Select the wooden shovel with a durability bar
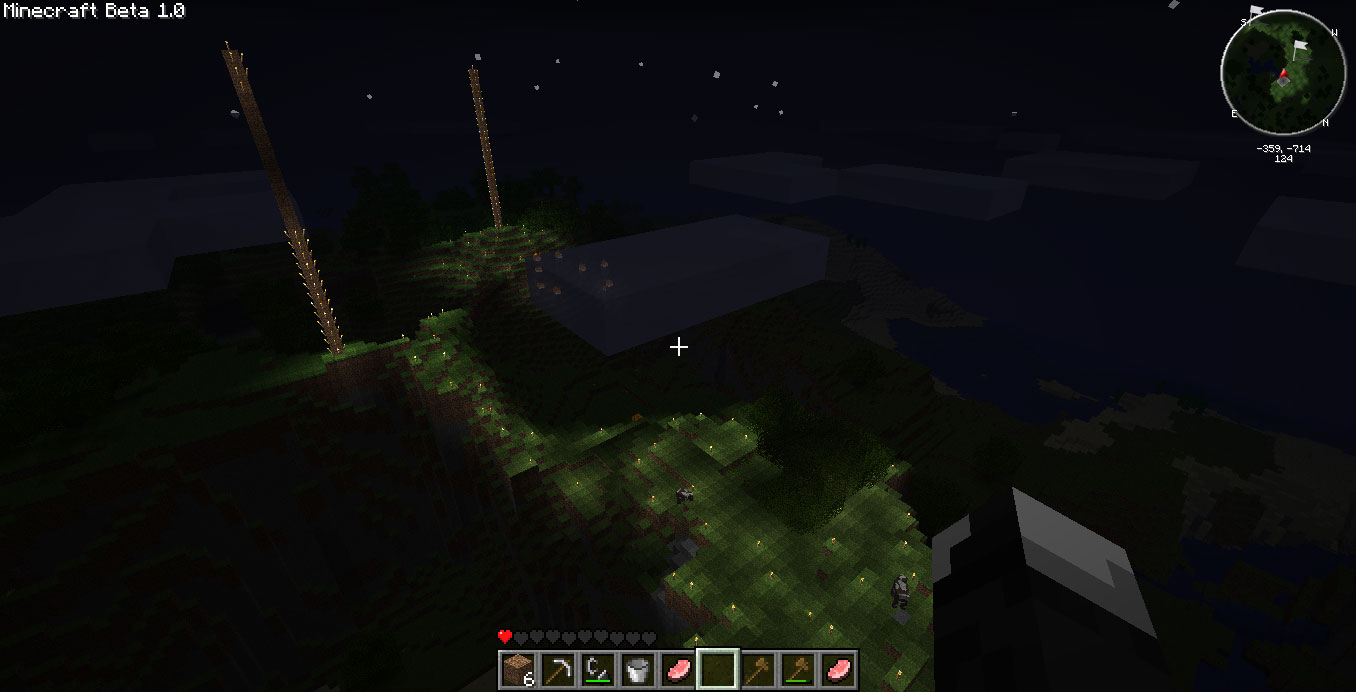Screen dimensions: 1356x692 coord(798,669)
